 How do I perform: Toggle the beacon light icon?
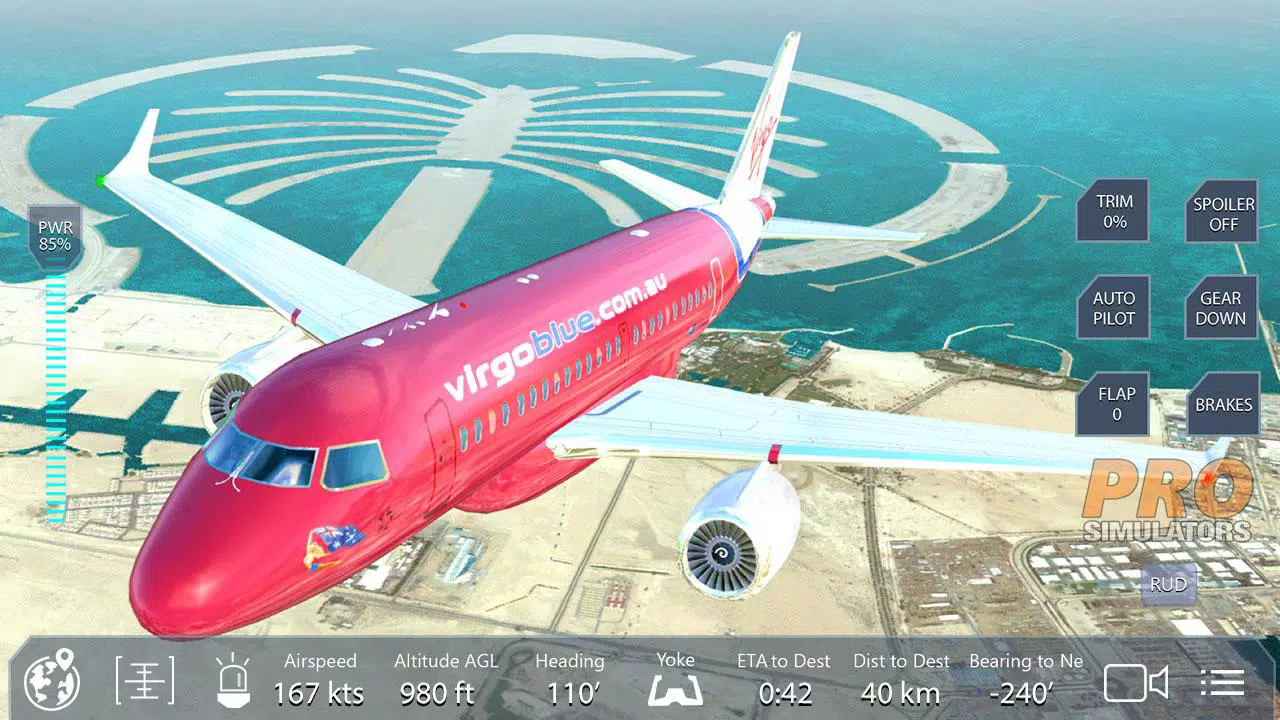tap(232, 681)
